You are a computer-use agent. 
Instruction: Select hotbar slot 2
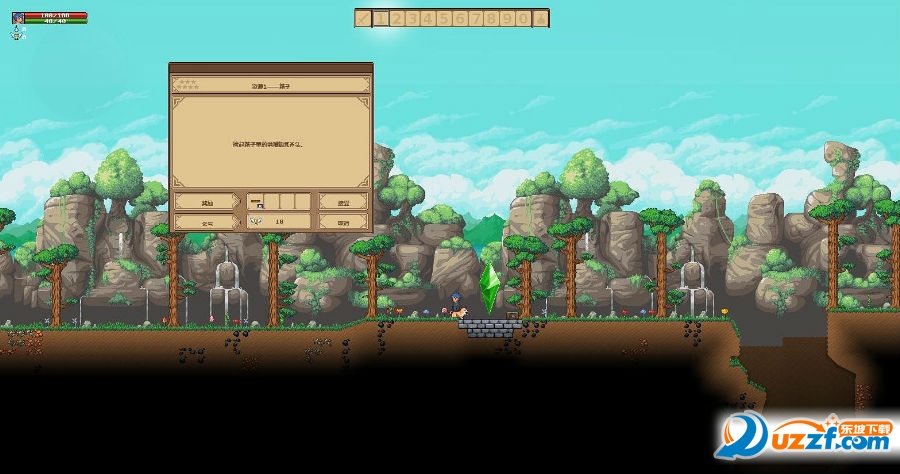coord(396,17)
